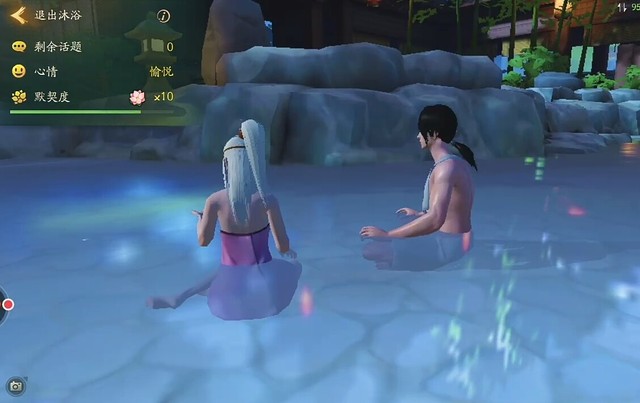Click the red record button
Viewport: 640px width, 403px height.
(x=7, y=304)
